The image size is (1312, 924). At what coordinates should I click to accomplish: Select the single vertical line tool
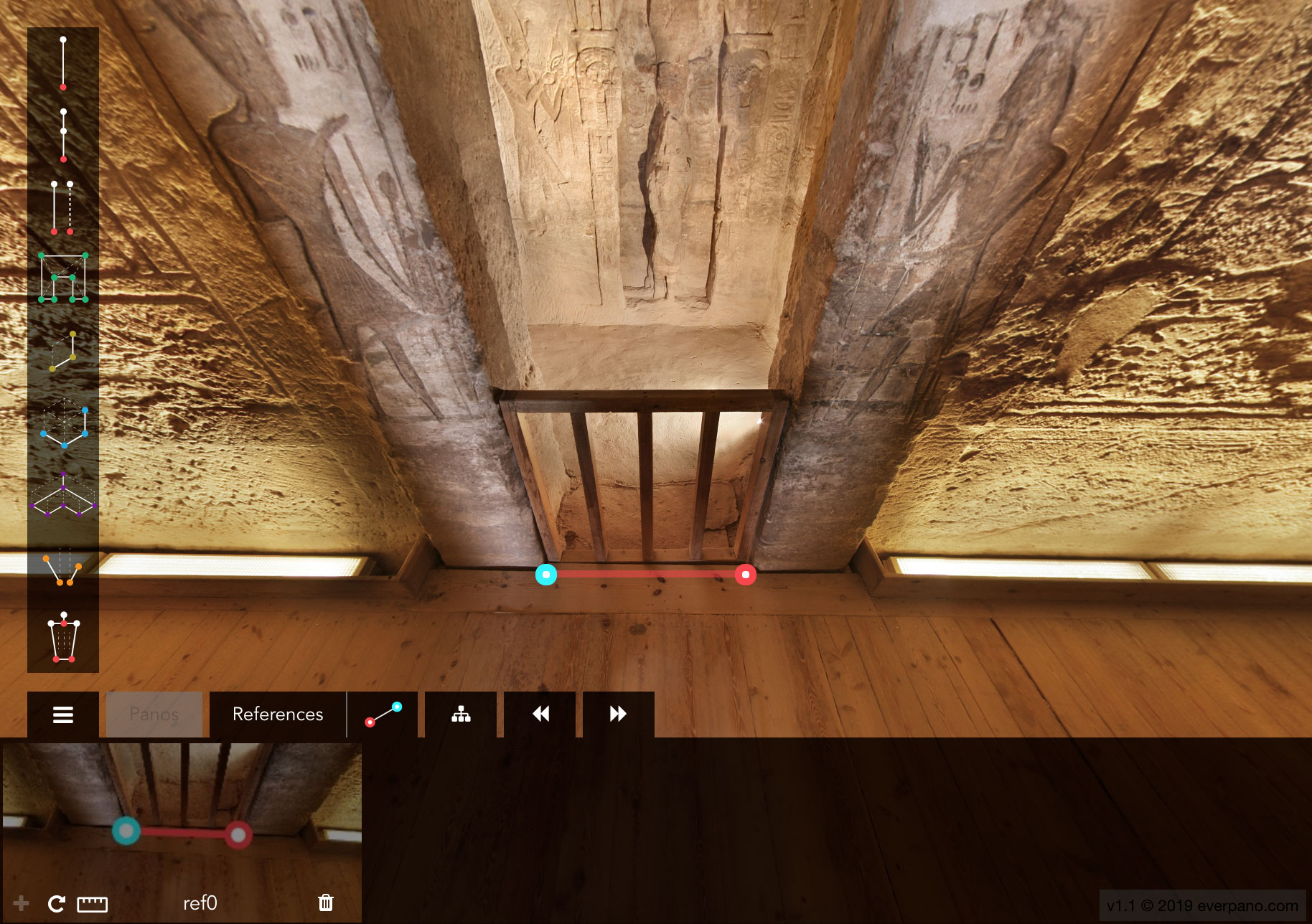tap(63, 63)
